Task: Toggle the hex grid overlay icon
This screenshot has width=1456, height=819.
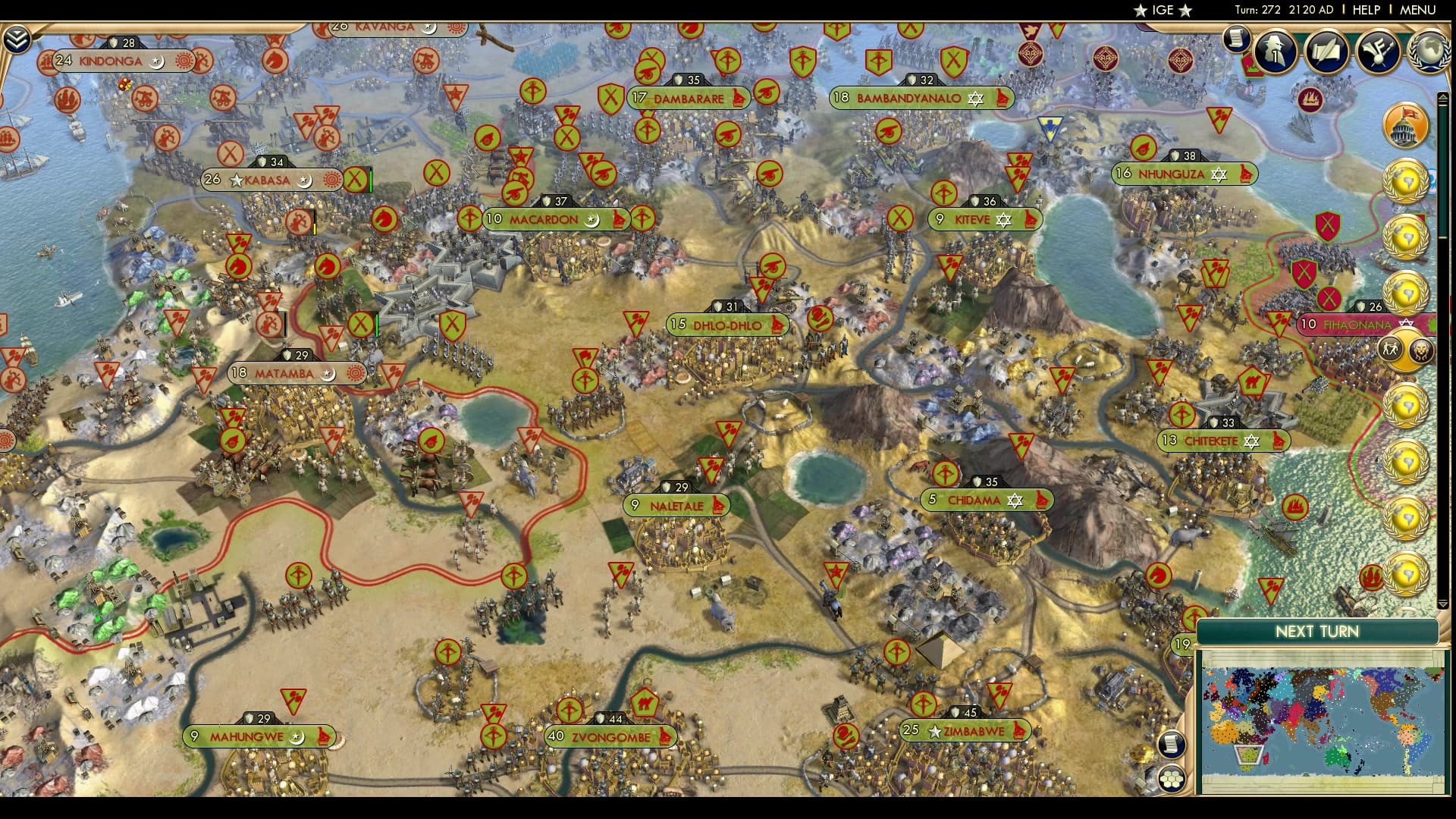Action: point(1172,778)
